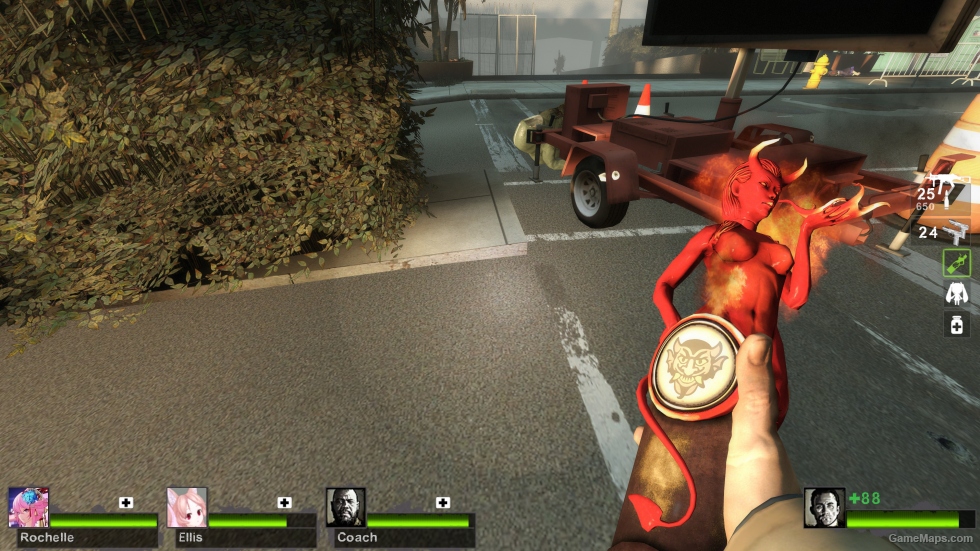Image resolution: width=980 pixels, height=551 pixels.
Task: Click the medkit icon above Coach's health
Action: [x=443, y=502]
